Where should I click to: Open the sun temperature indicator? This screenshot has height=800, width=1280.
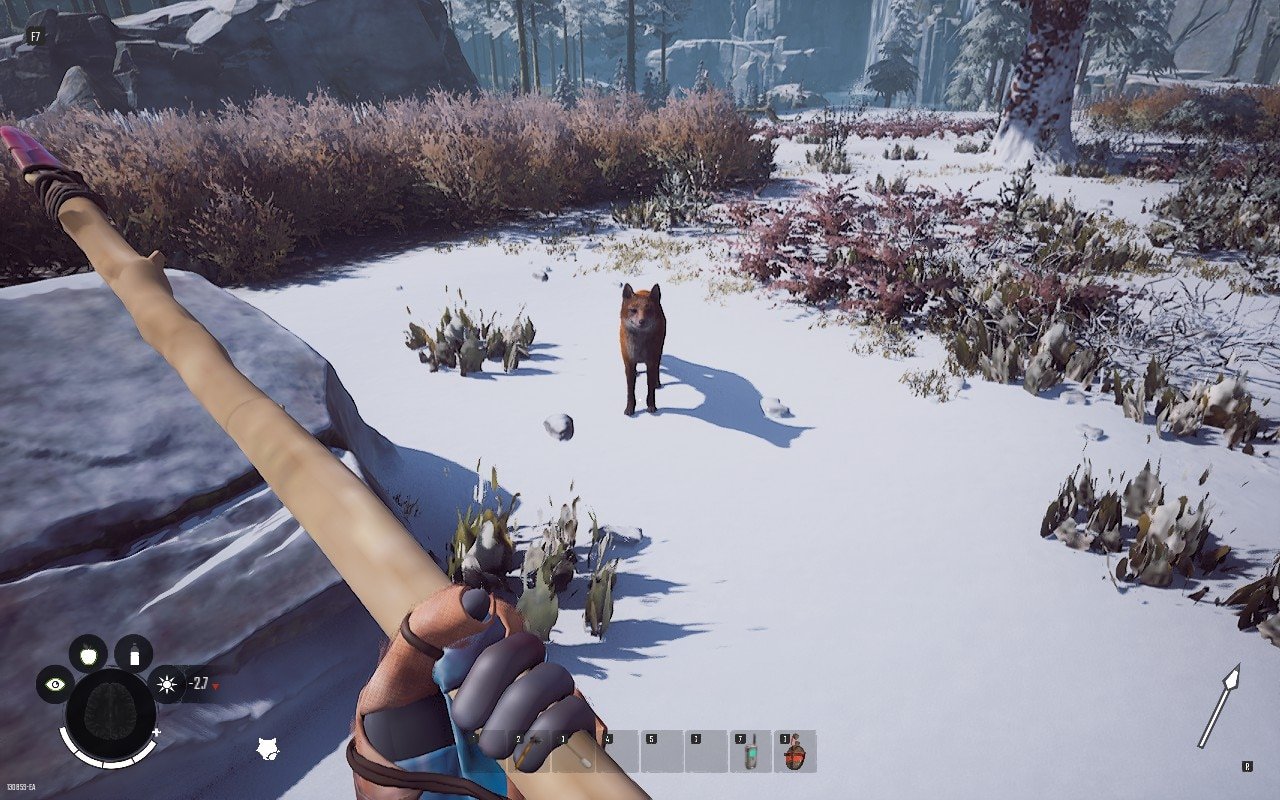pos(166,685)
